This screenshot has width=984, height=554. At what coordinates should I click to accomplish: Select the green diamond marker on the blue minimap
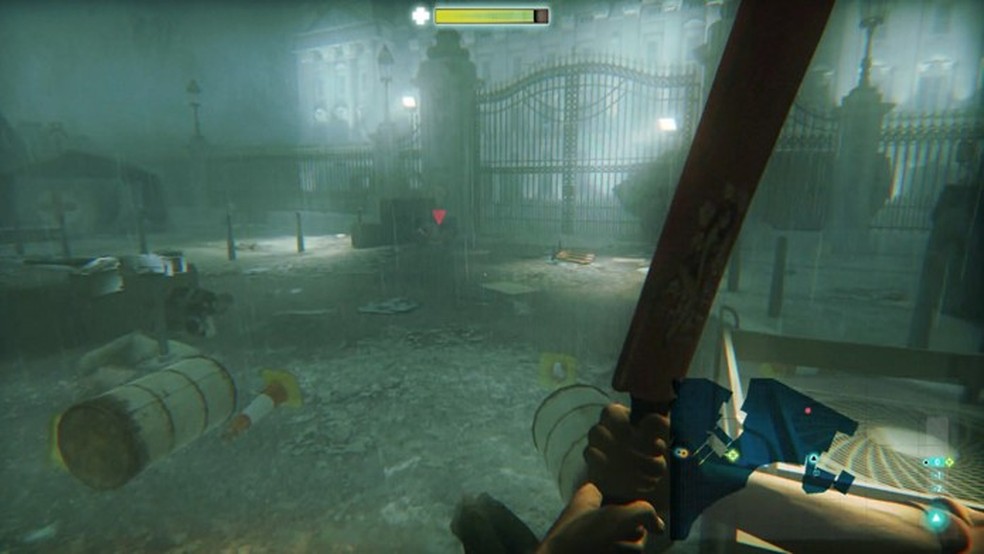732,455
